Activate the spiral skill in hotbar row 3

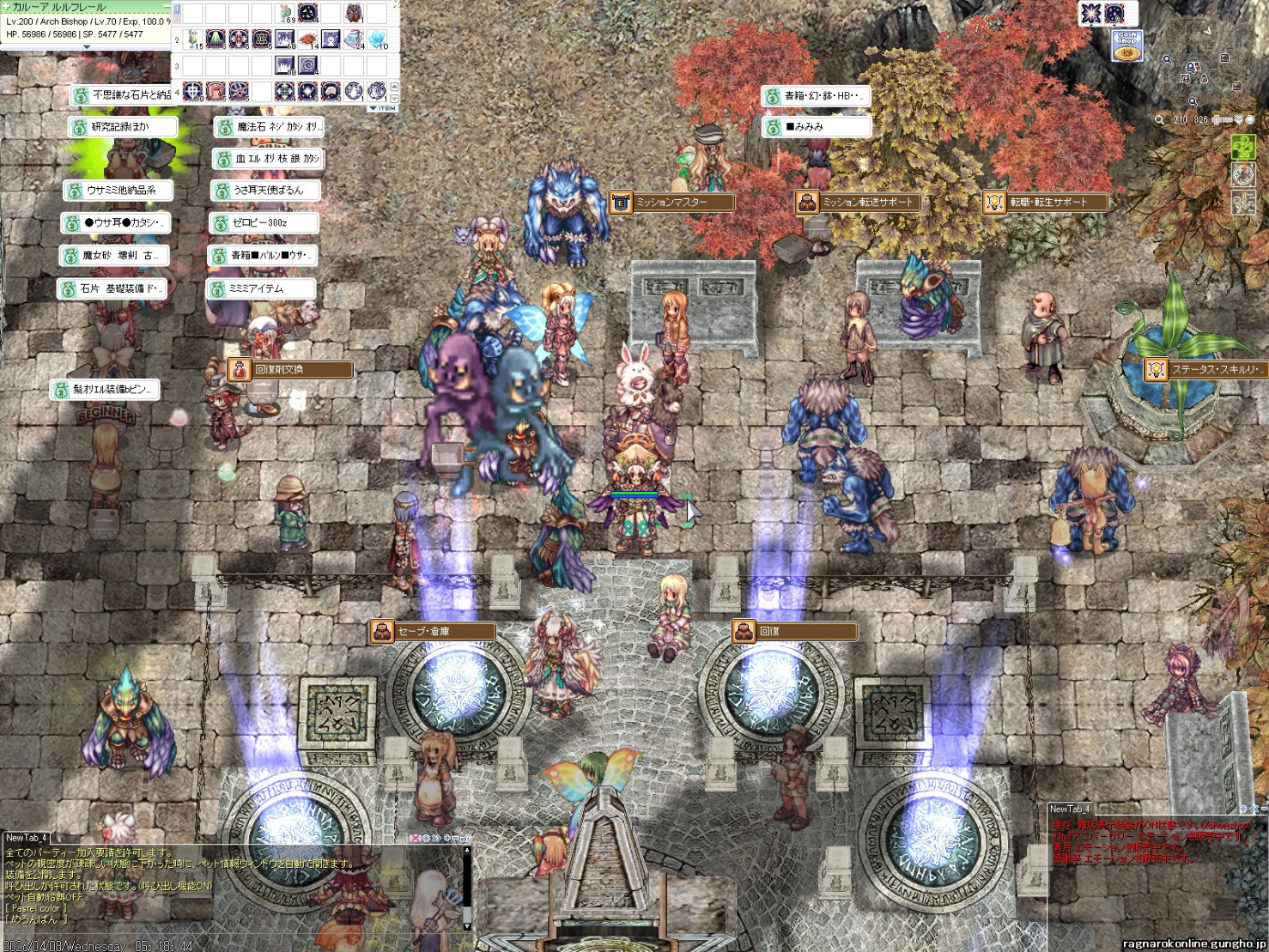(308, 65)
